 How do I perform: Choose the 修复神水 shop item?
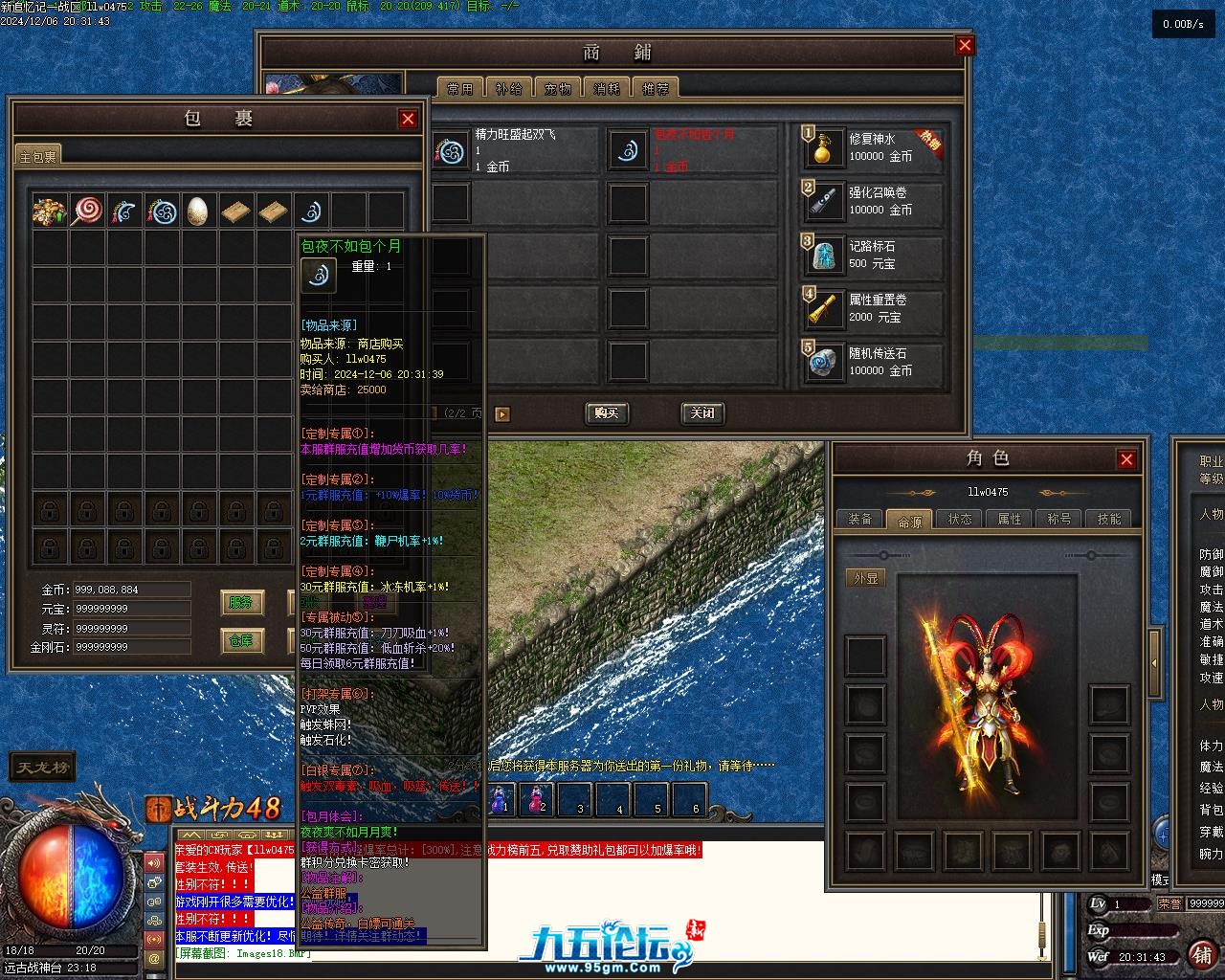pos(873,148)
